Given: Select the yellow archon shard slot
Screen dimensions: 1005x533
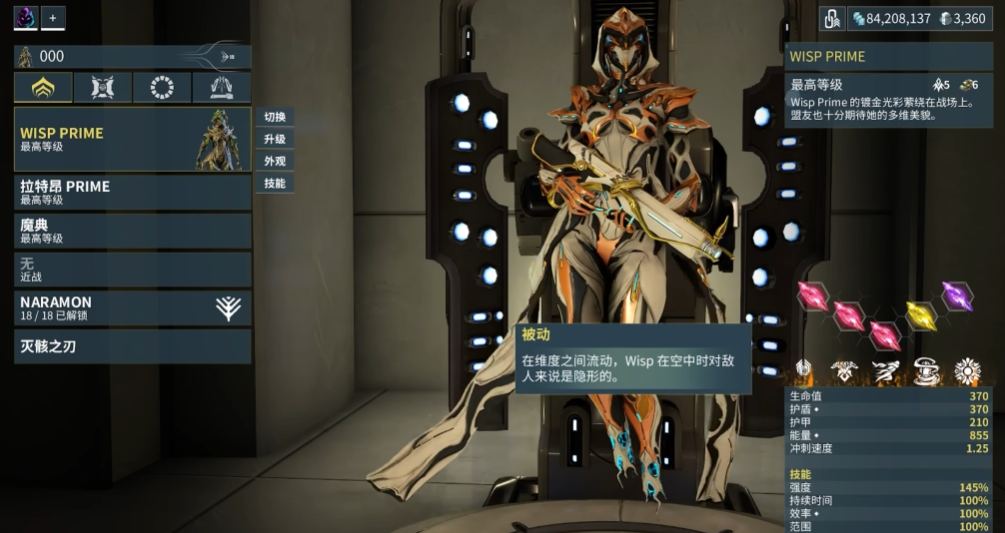Looking at the screenshot, I should [921, 316].
